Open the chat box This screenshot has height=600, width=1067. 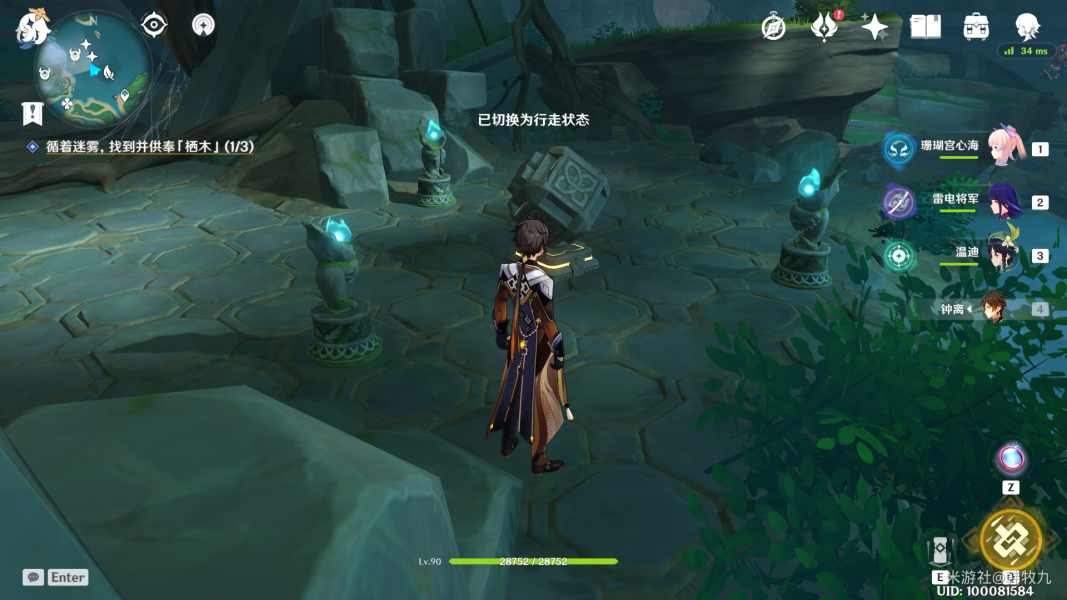click(x=56, y=577)
